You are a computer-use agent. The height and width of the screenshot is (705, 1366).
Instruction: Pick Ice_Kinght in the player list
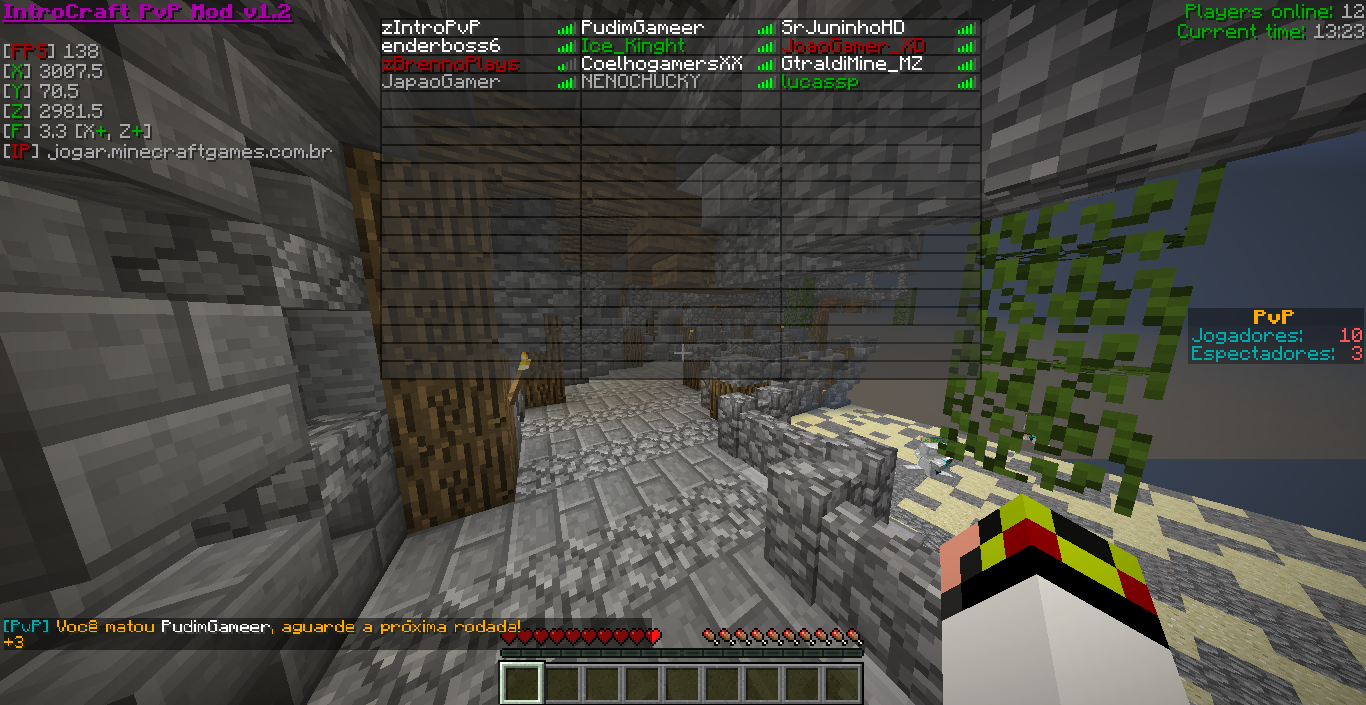[633, 46]
